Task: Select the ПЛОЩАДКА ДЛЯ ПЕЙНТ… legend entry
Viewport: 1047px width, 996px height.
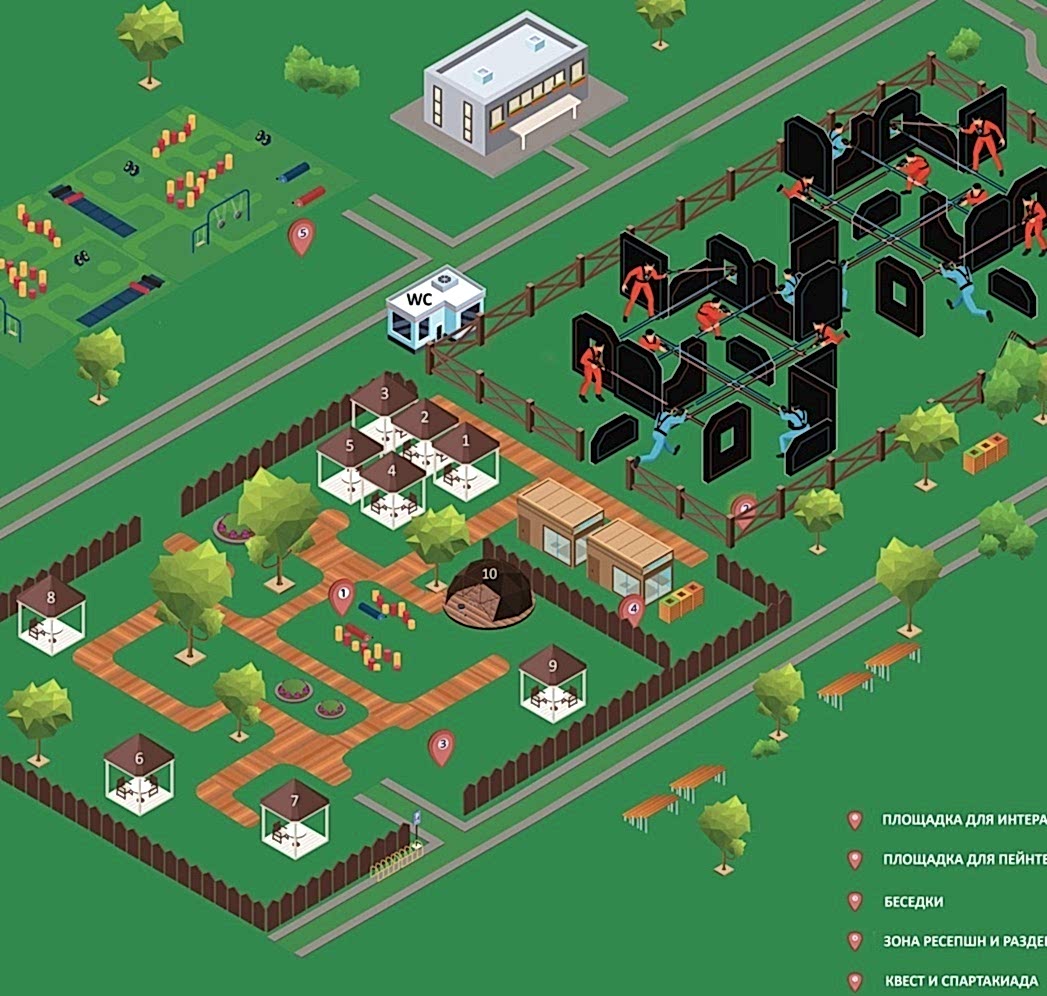Action: click(x=964, y=860)
